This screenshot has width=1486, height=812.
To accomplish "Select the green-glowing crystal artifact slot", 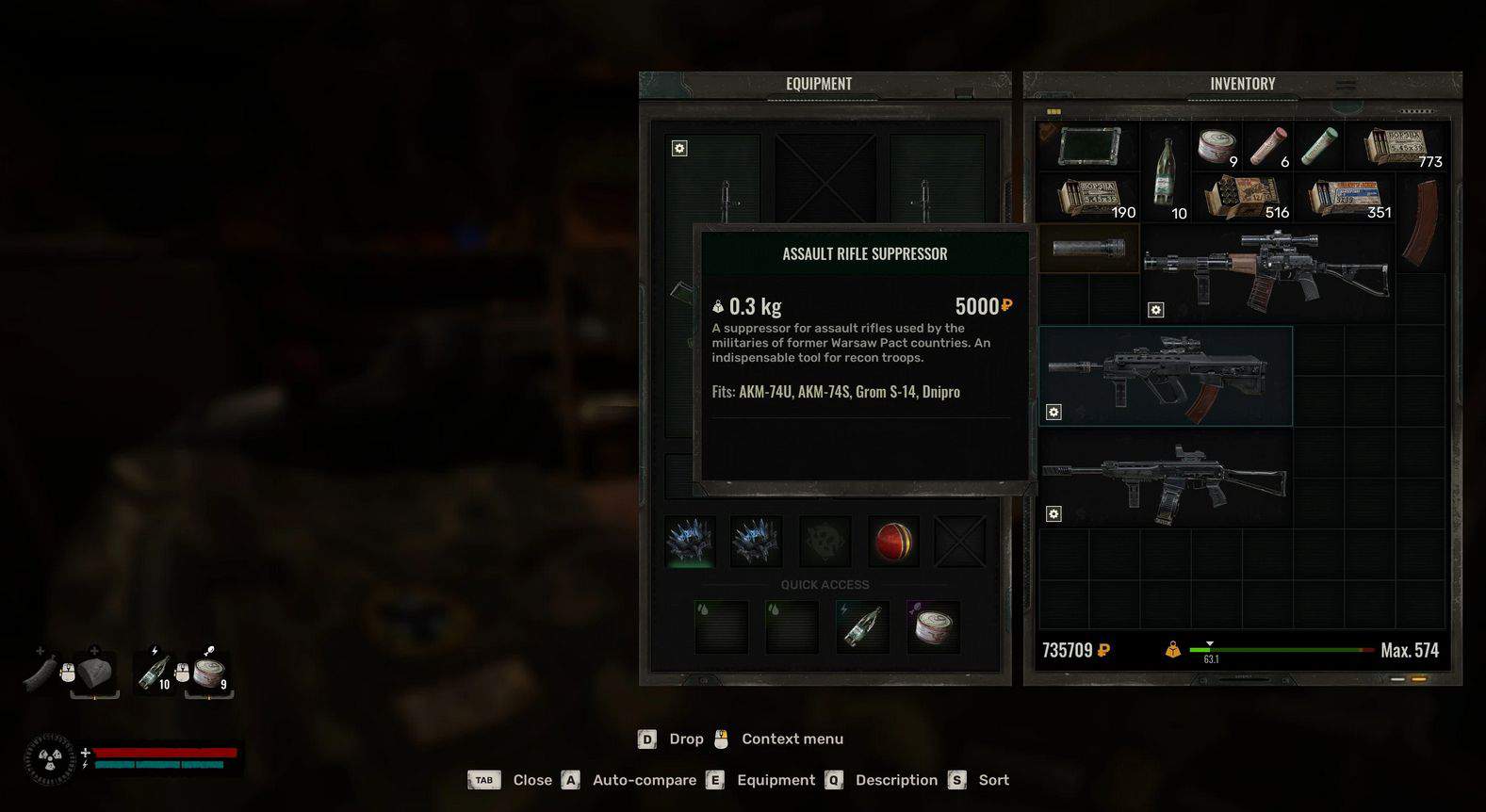I will (690, 542).
